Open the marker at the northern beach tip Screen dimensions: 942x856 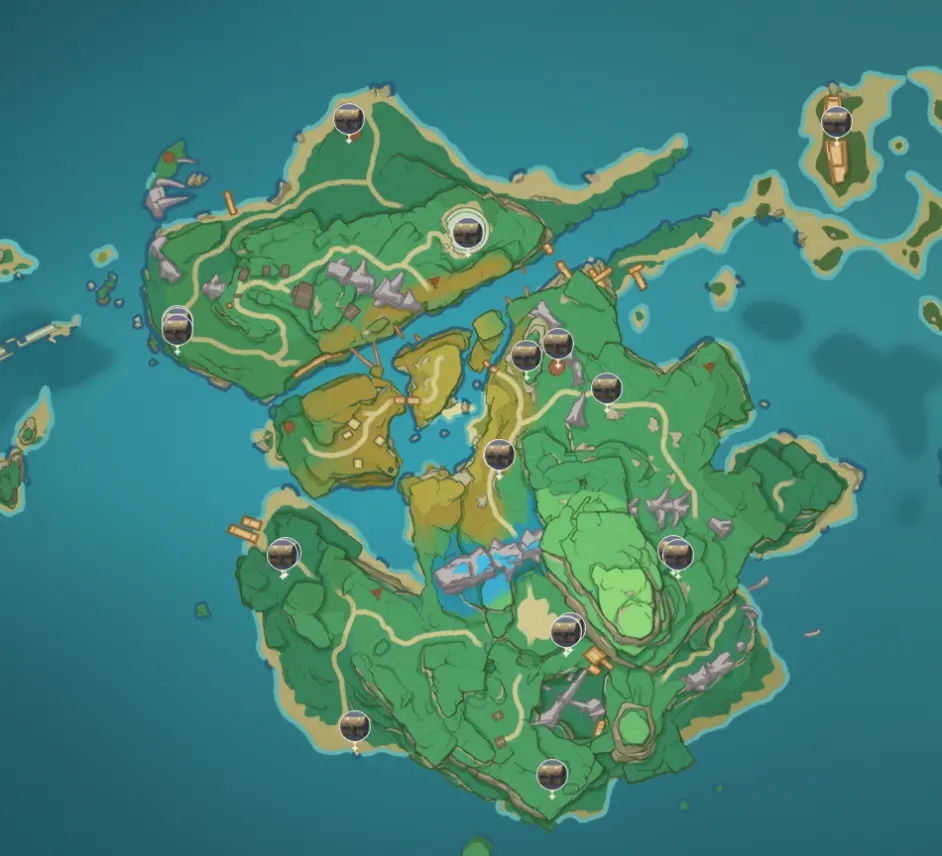pyautogui.click(x=348, y=120)
